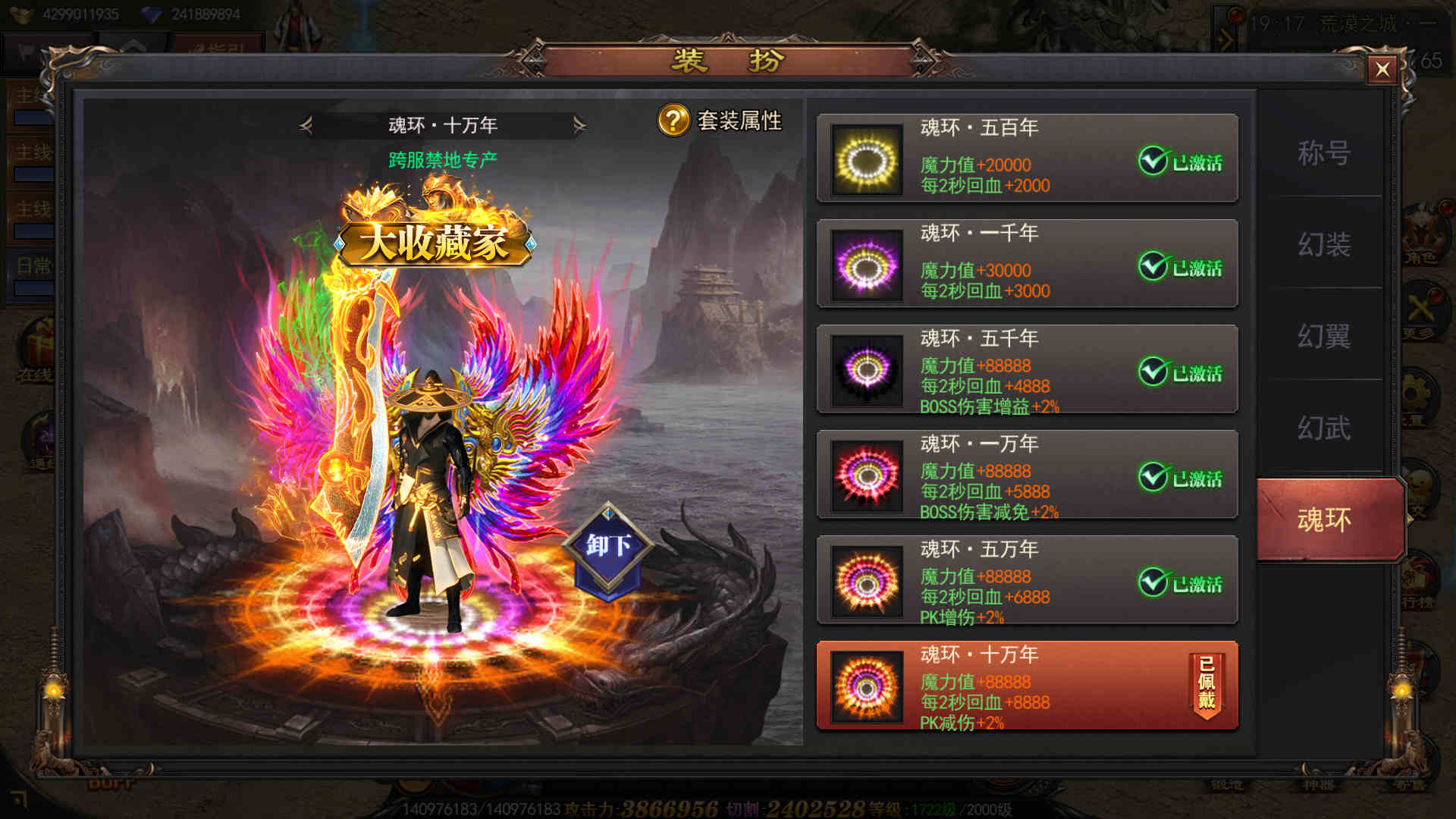This screenshot has height=819, width=1456.
Task: Open the 幻装 costume tab
Action: tap(1323, 244)
